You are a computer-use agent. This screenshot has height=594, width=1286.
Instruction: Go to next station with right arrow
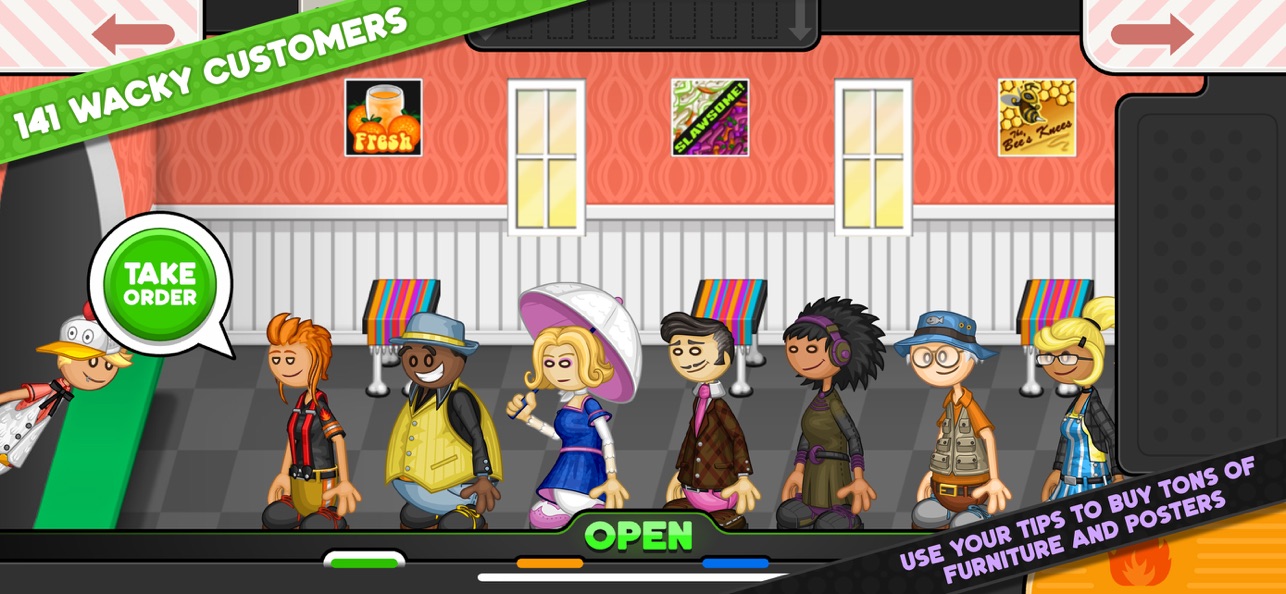[1151, 33]
